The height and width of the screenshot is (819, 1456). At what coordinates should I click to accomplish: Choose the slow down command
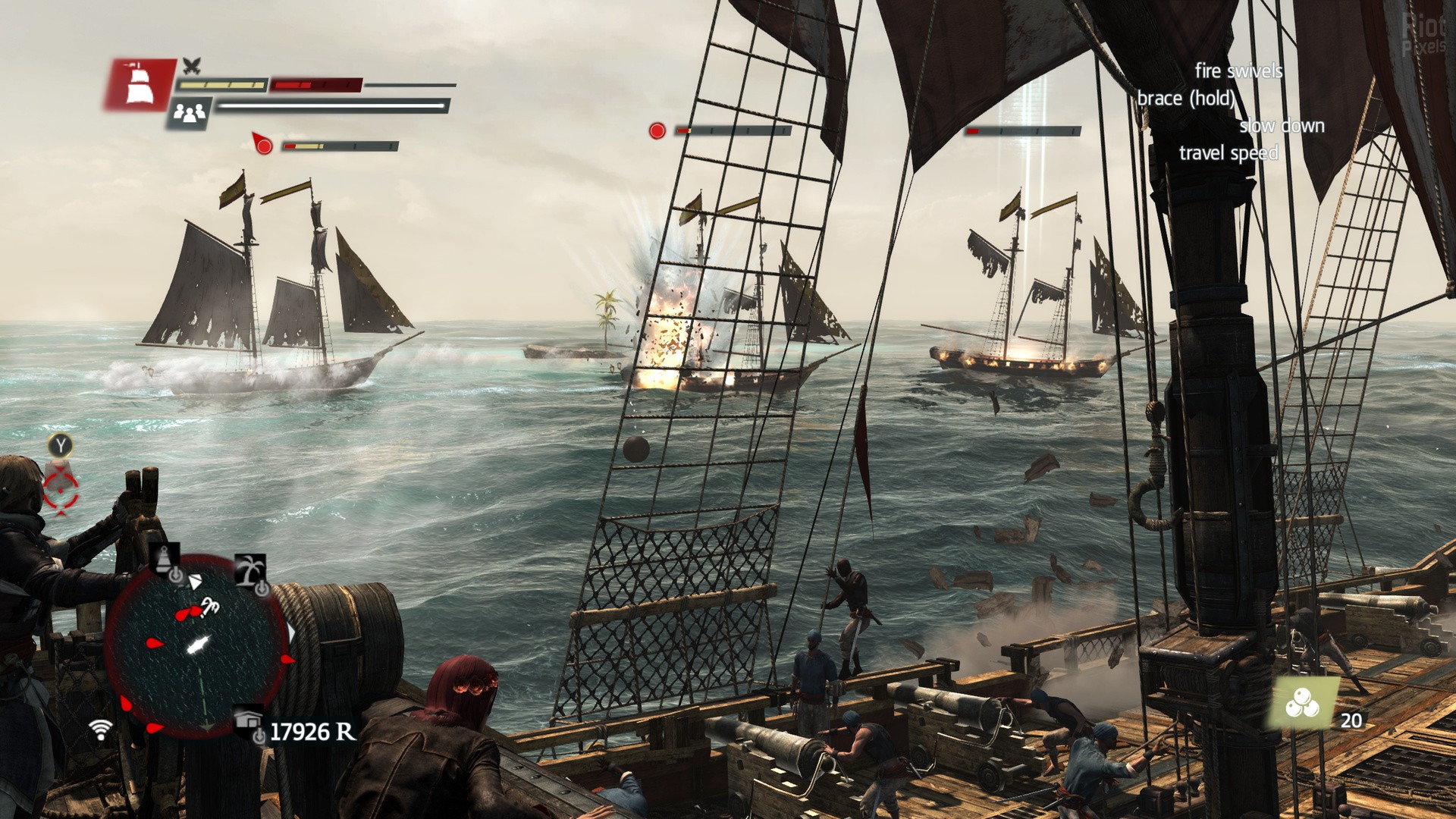point(1282,126)
